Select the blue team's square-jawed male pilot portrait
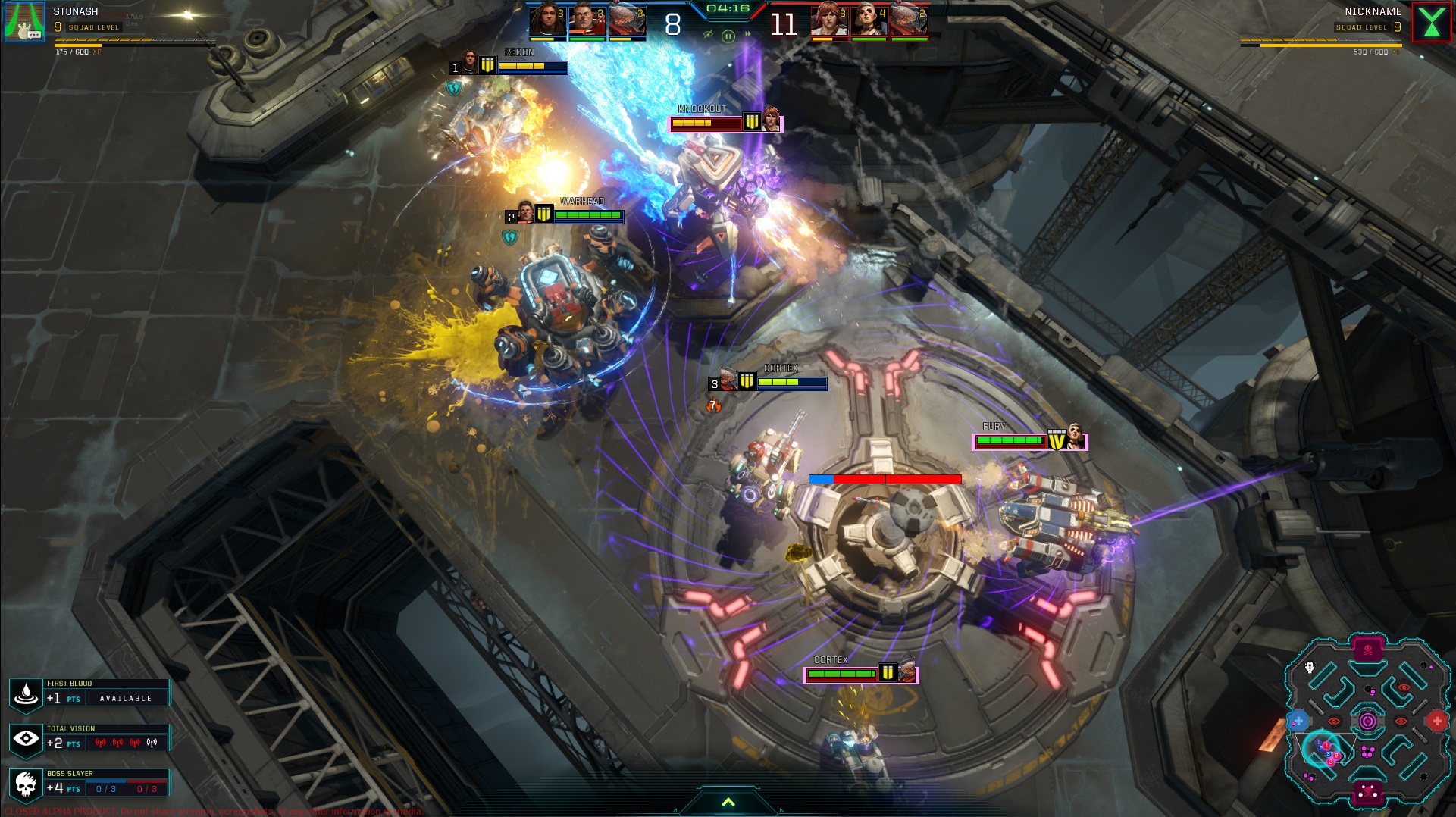 click(x=586, y=20)
